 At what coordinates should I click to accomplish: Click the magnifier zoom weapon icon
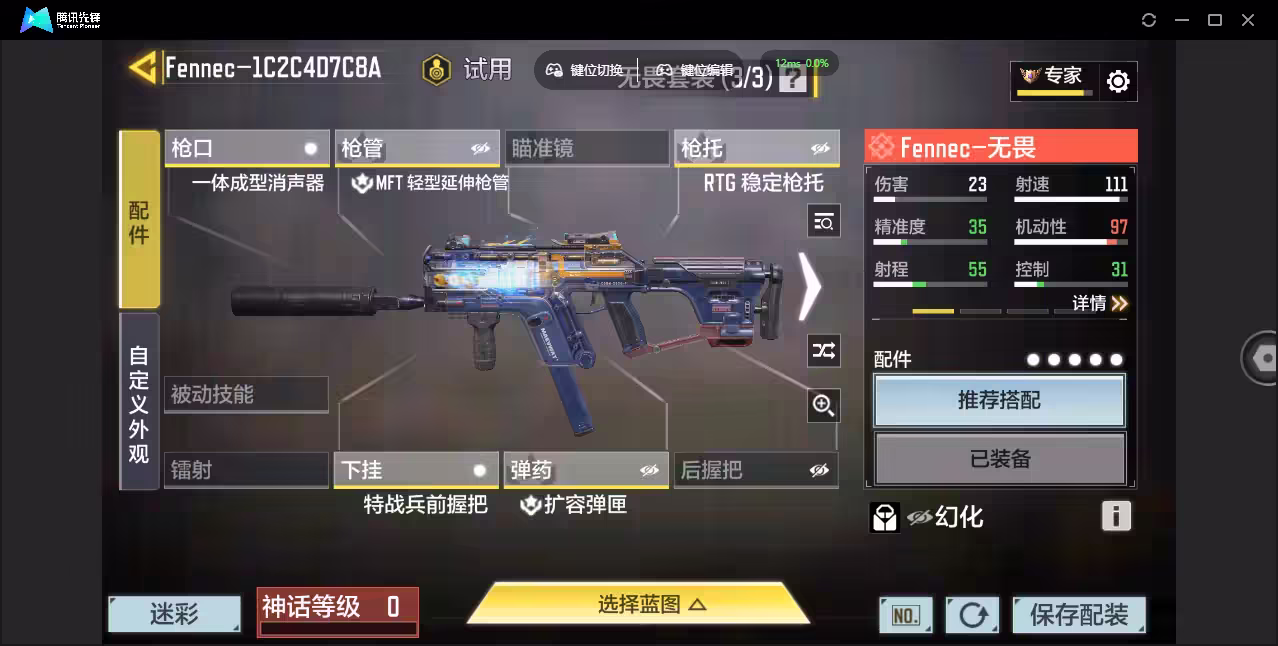point(823,405)
